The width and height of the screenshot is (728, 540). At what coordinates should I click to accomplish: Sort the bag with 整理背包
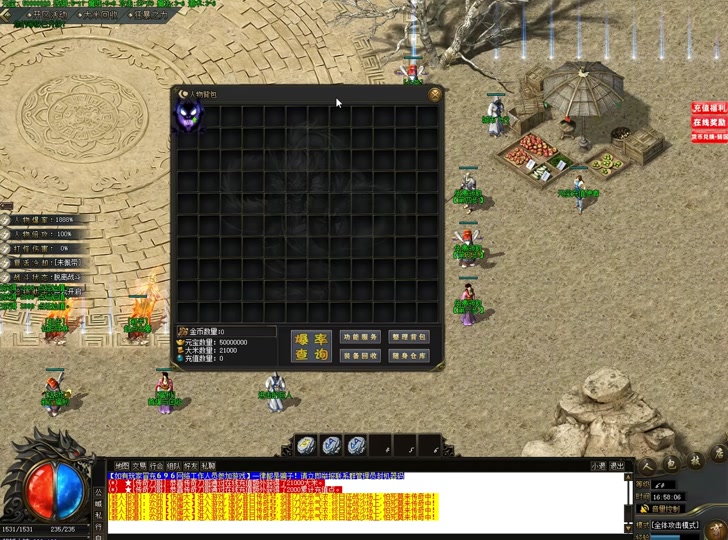coord(410,337)
